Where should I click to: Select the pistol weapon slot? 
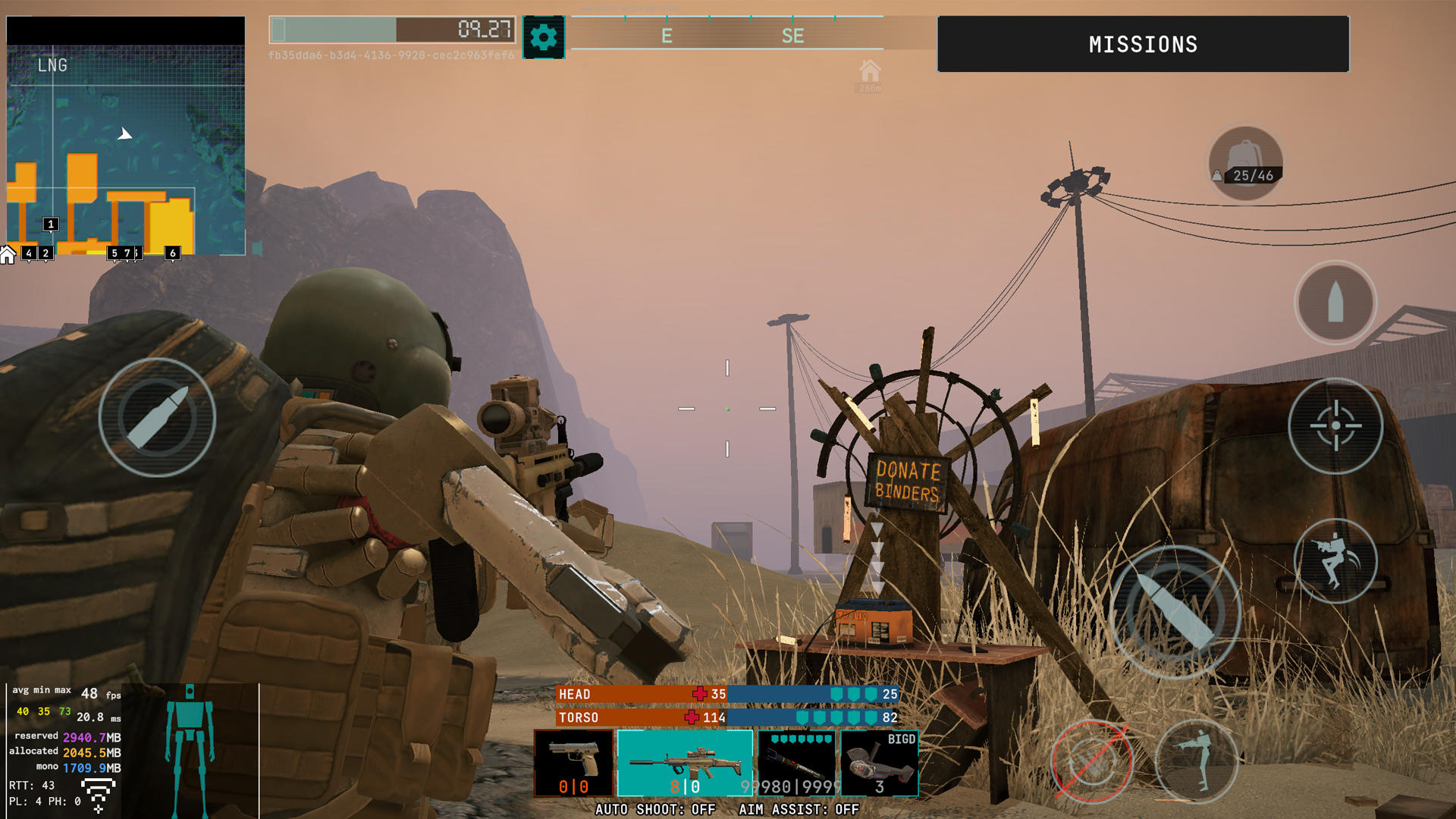[x=574, y=762]
